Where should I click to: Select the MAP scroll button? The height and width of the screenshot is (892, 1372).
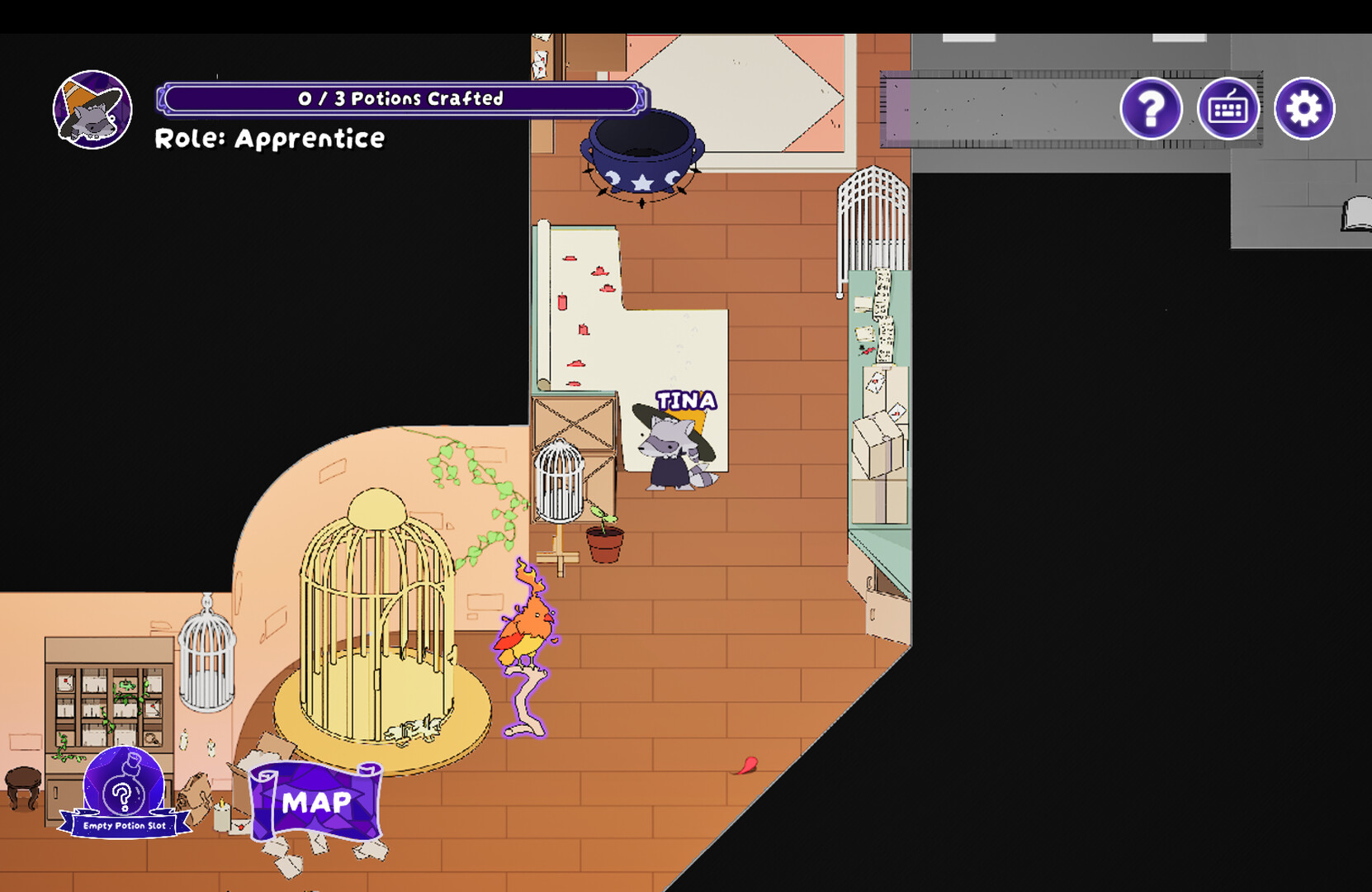pos(316,799)
